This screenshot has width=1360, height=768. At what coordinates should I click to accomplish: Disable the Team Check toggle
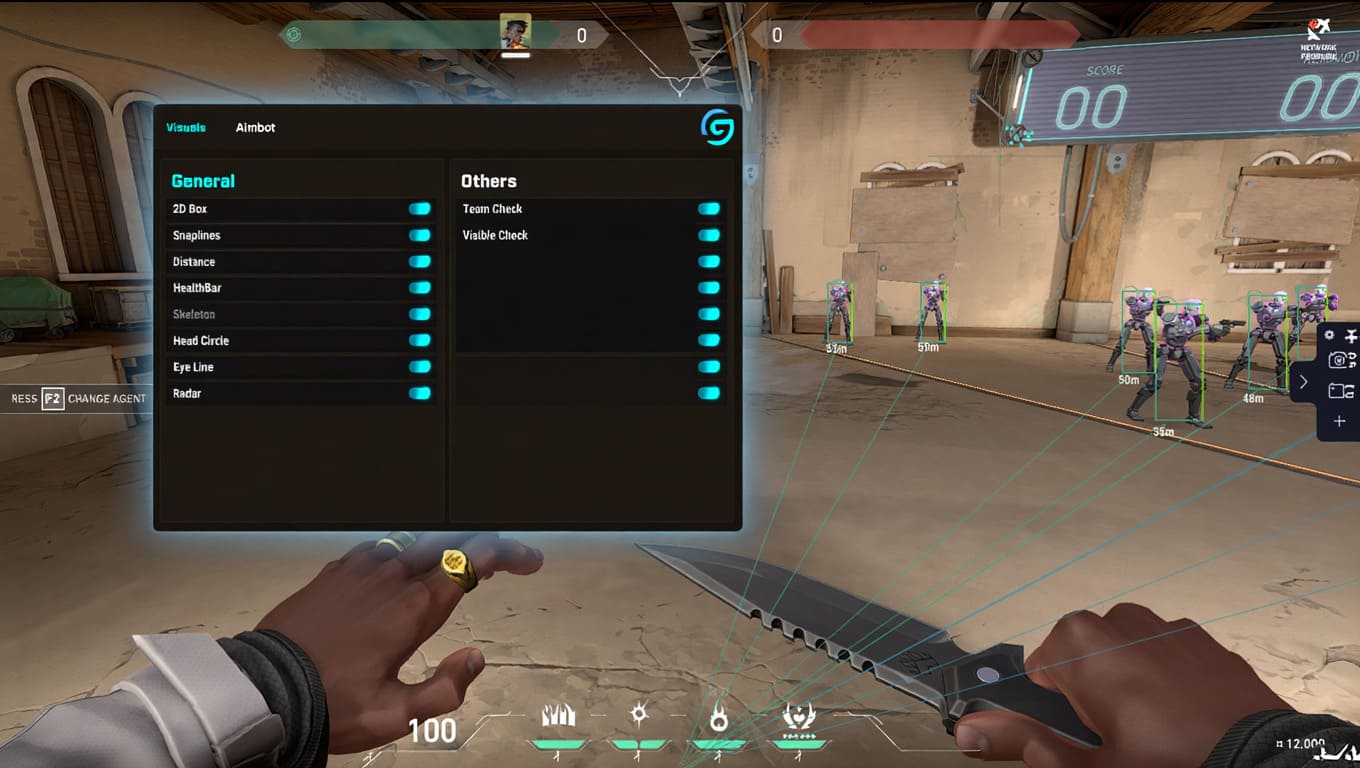tap(709, 209)
